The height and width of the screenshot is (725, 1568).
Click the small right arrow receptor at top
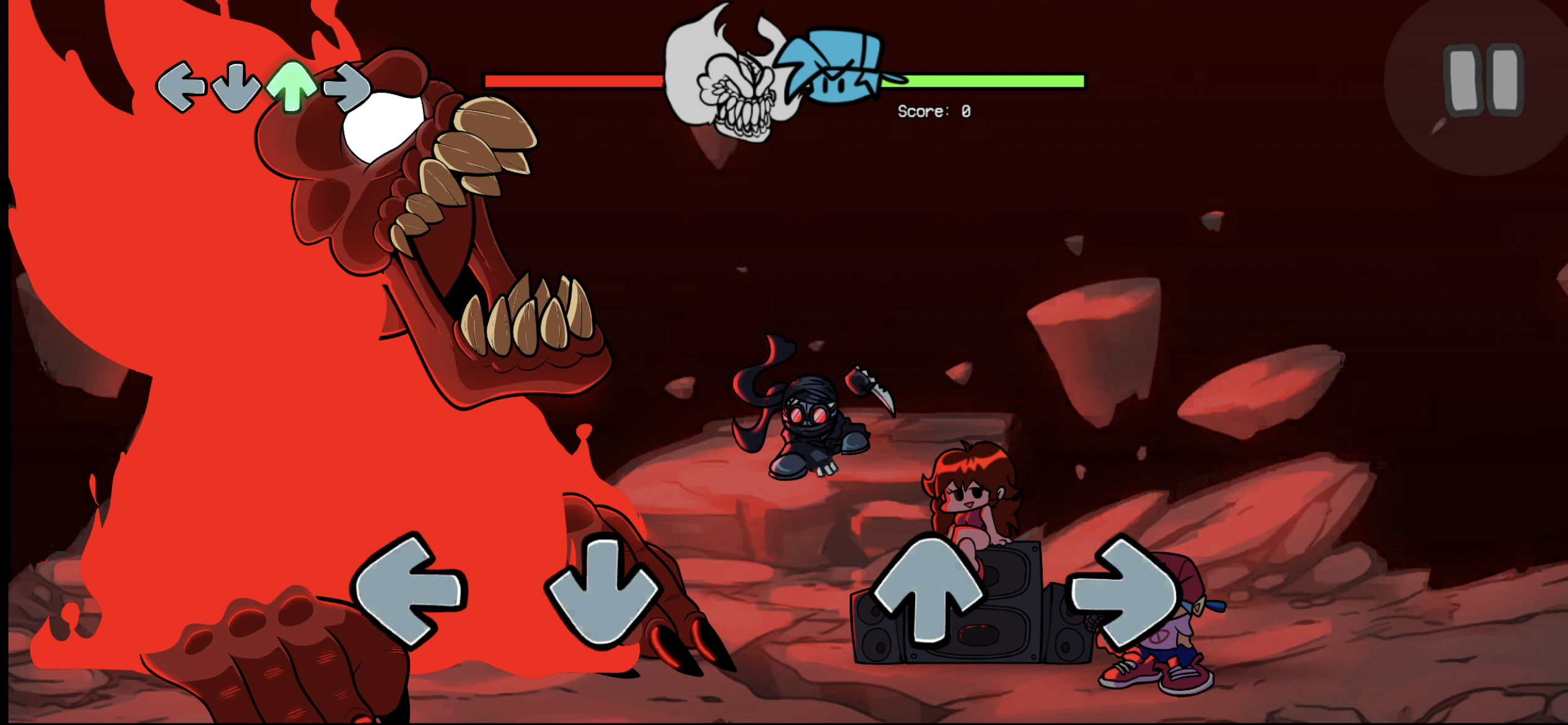(x=347, y=86)
